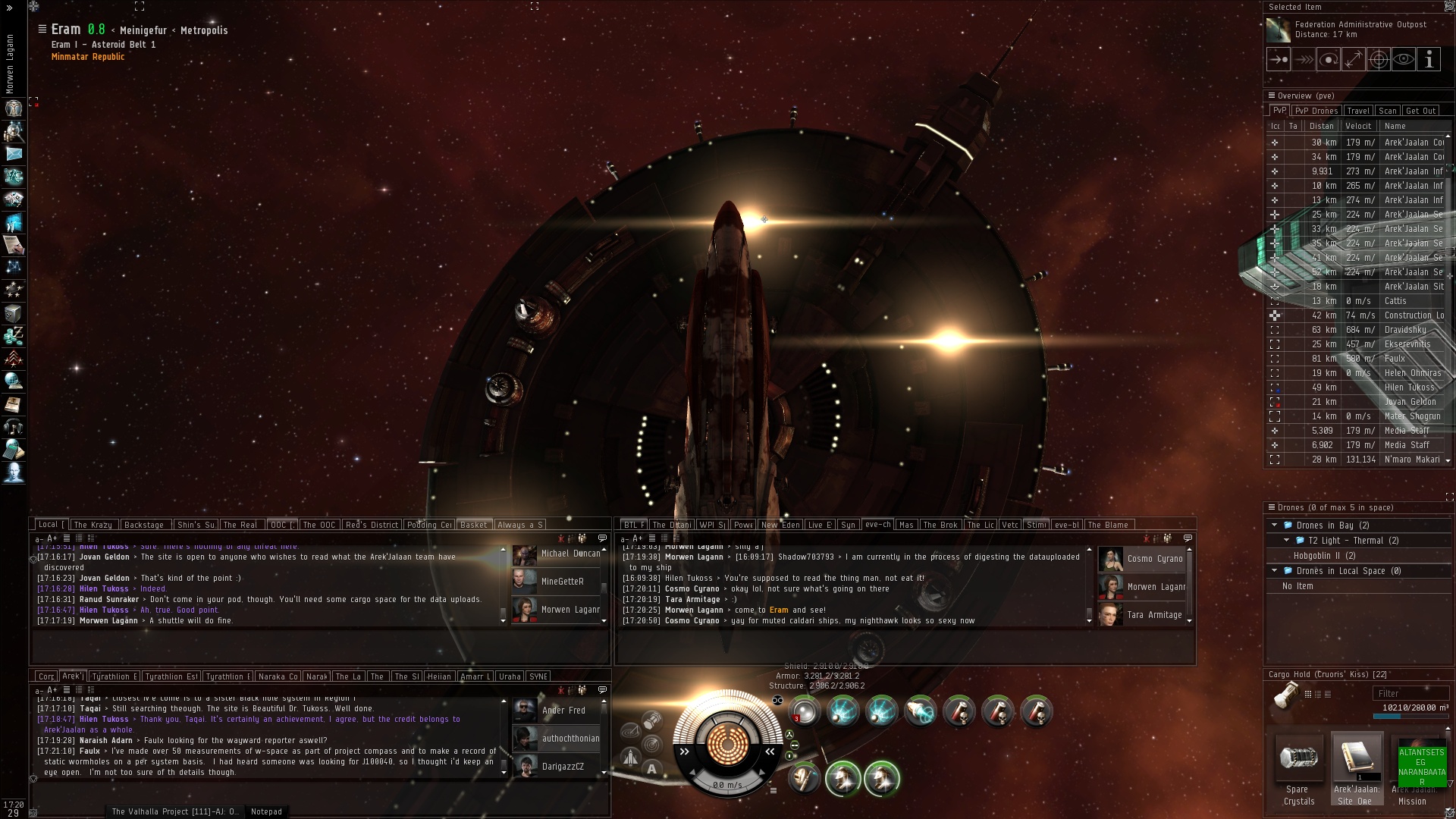Image resolution: width=1456 pixels, height=819 pixels.
Task: Click the Approach button in Selected Item
Action: (1279, 59)
